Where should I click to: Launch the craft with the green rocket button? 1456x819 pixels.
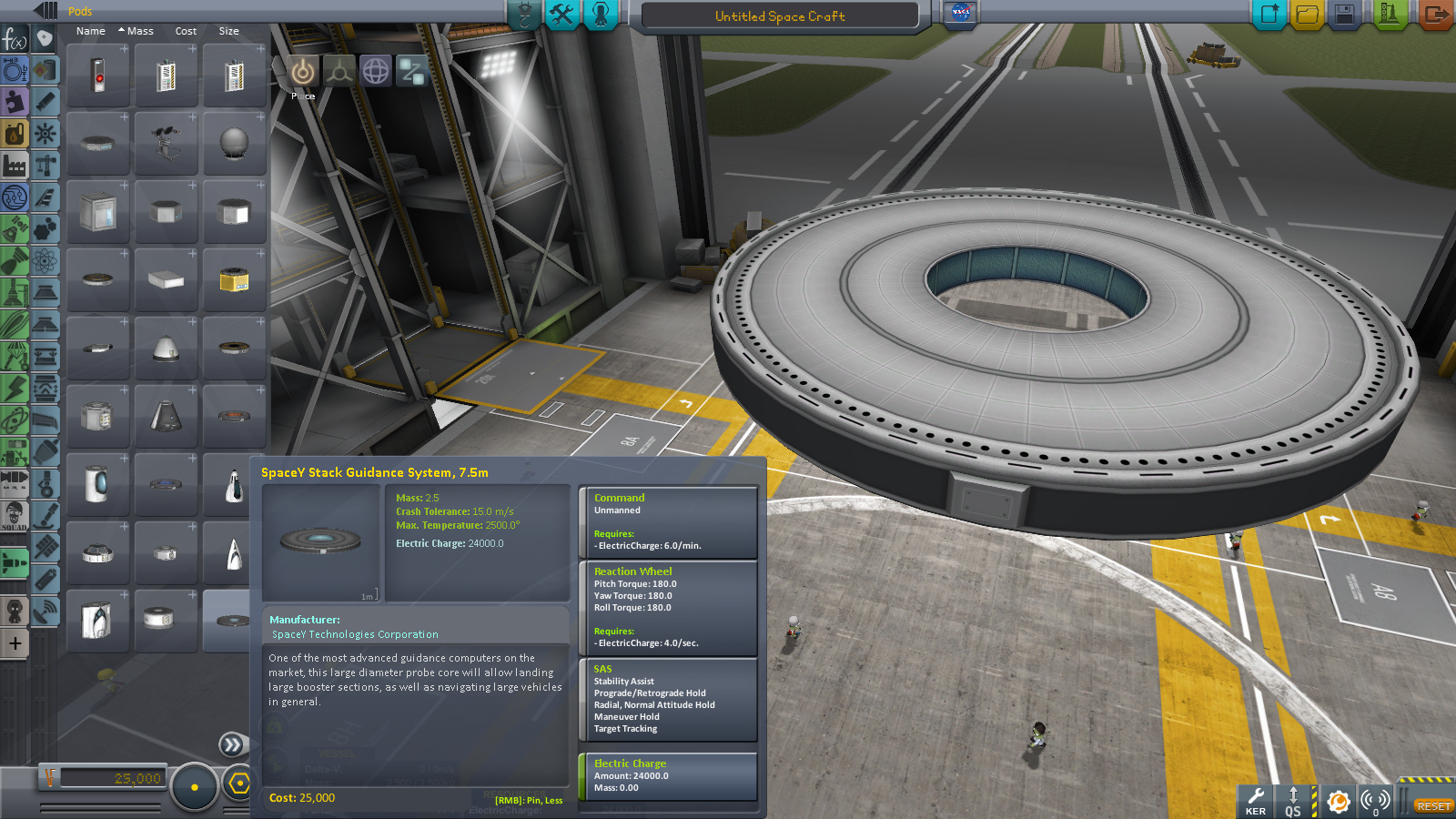pyautogui.click(x=1389, y=15)
